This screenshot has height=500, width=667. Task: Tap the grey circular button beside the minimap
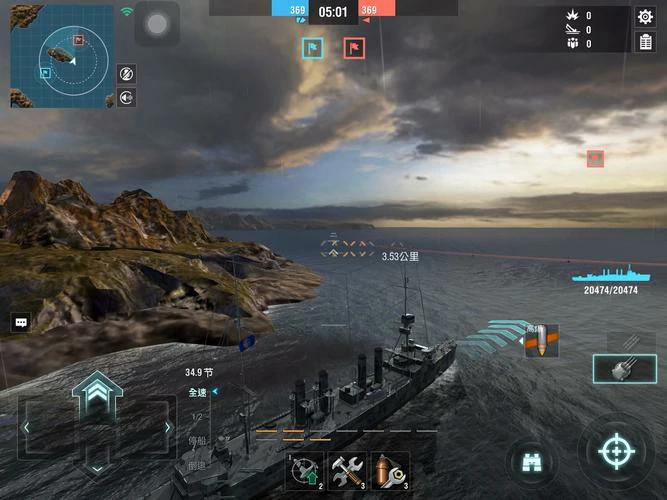coord(157,23)
